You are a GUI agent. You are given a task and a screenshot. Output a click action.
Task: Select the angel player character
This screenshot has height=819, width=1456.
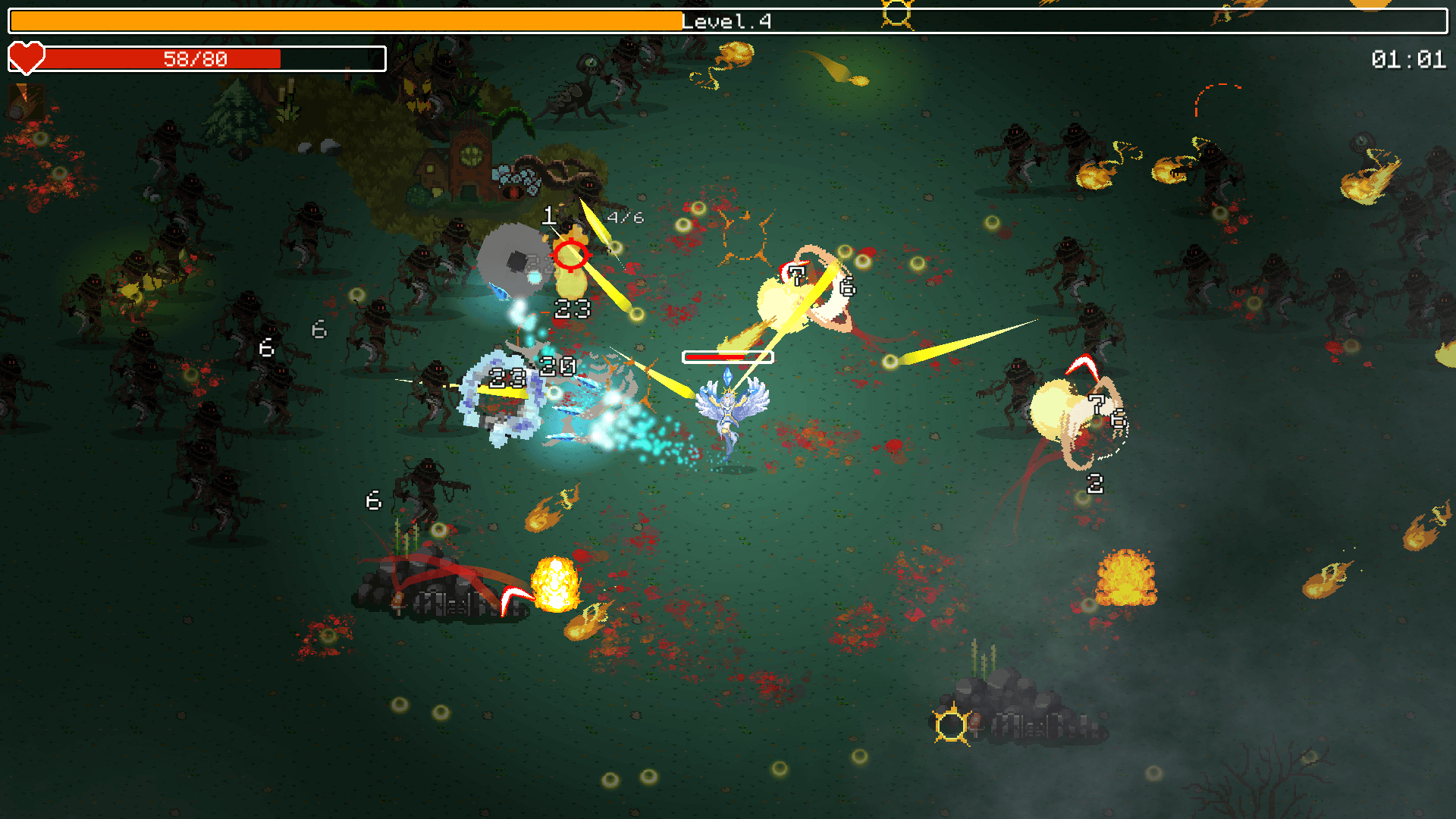pyautogui.click(x=728, y=409)
